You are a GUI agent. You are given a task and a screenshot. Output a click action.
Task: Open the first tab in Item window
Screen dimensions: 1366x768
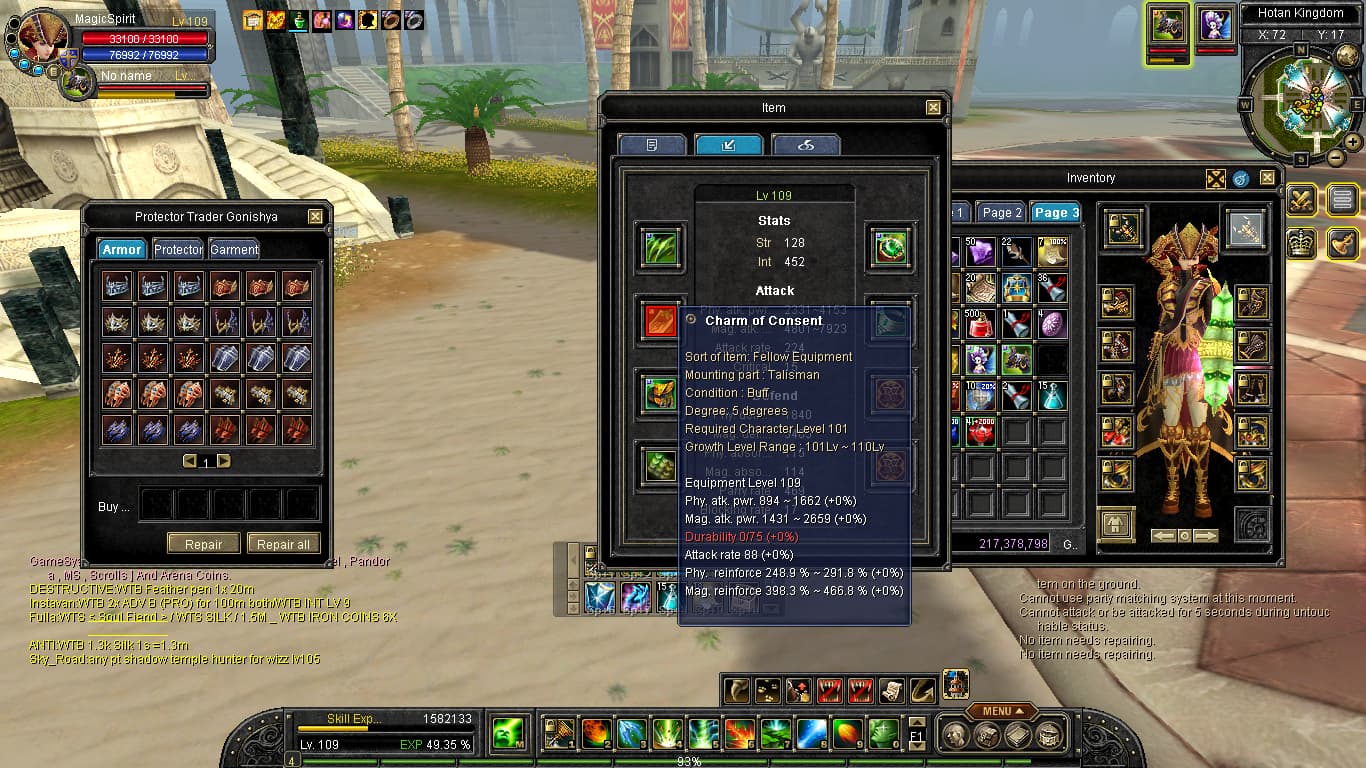[652, 145]
